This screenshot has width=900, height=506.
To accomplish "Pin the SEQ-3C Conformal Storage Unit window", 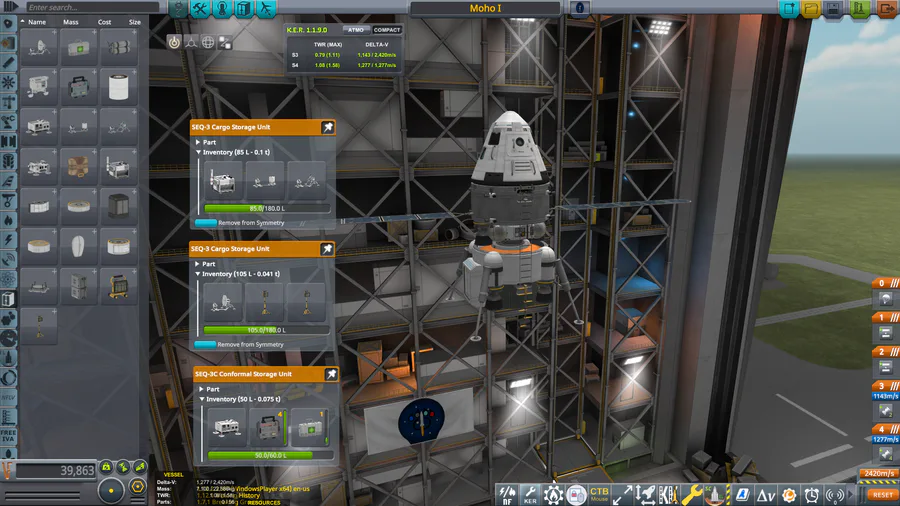I will point(330,374).
